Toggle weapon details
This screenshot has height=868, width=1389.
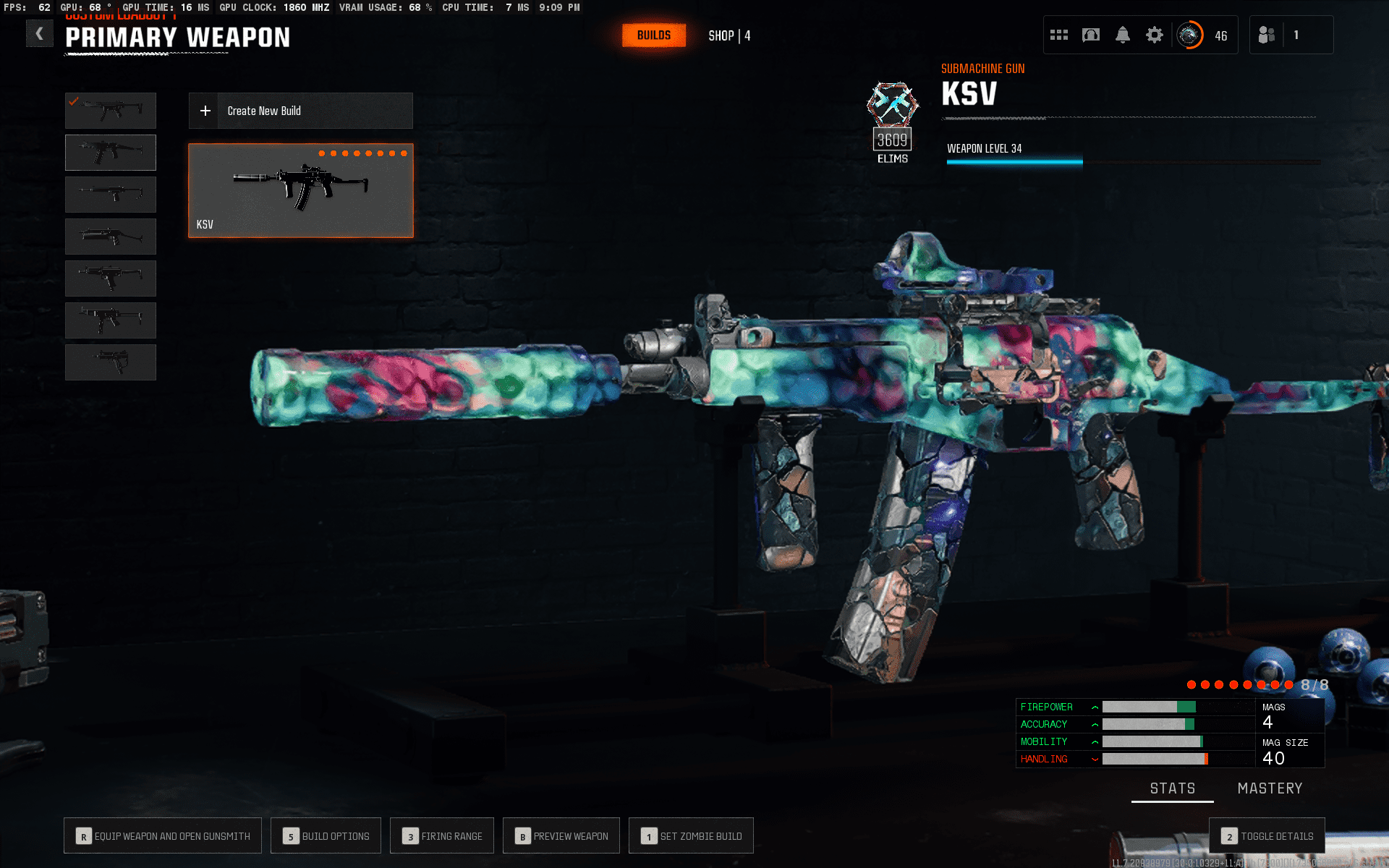pos(1267,836)
